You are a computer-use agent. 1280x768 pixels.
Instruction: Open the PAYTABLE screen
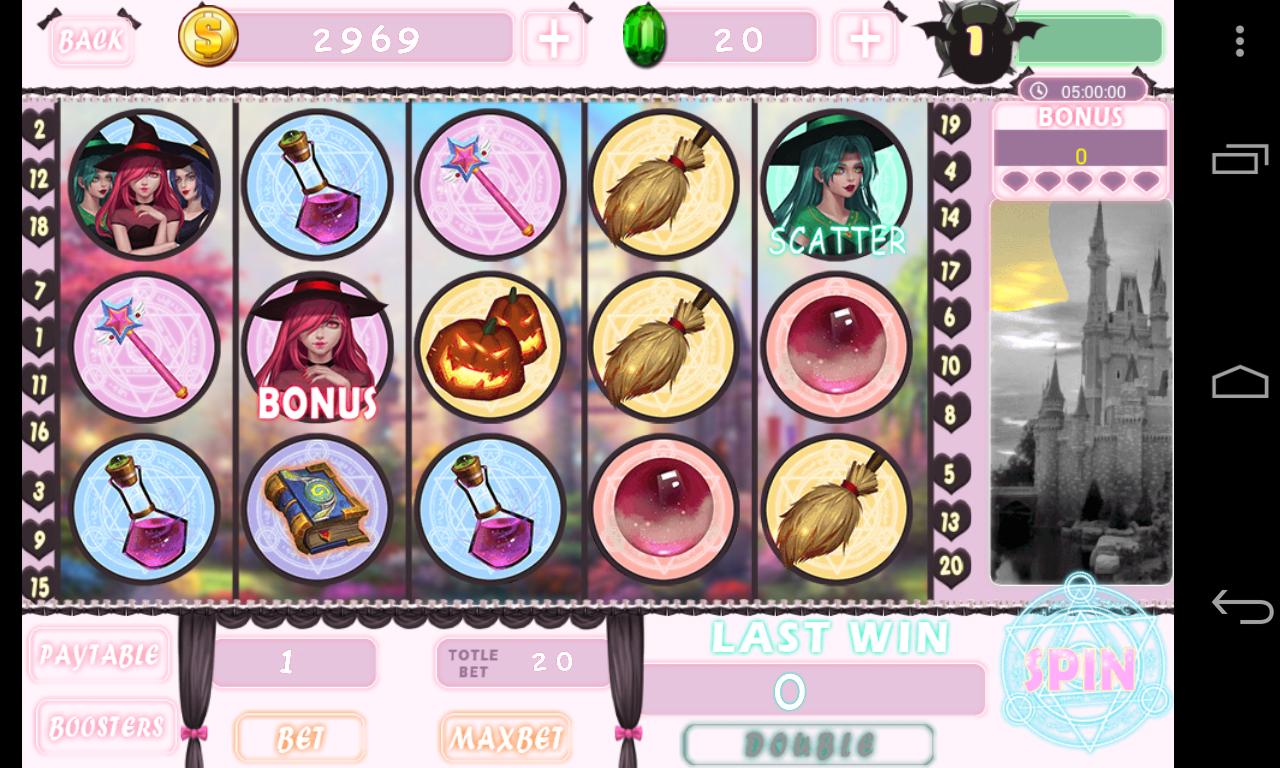[99, 655]
